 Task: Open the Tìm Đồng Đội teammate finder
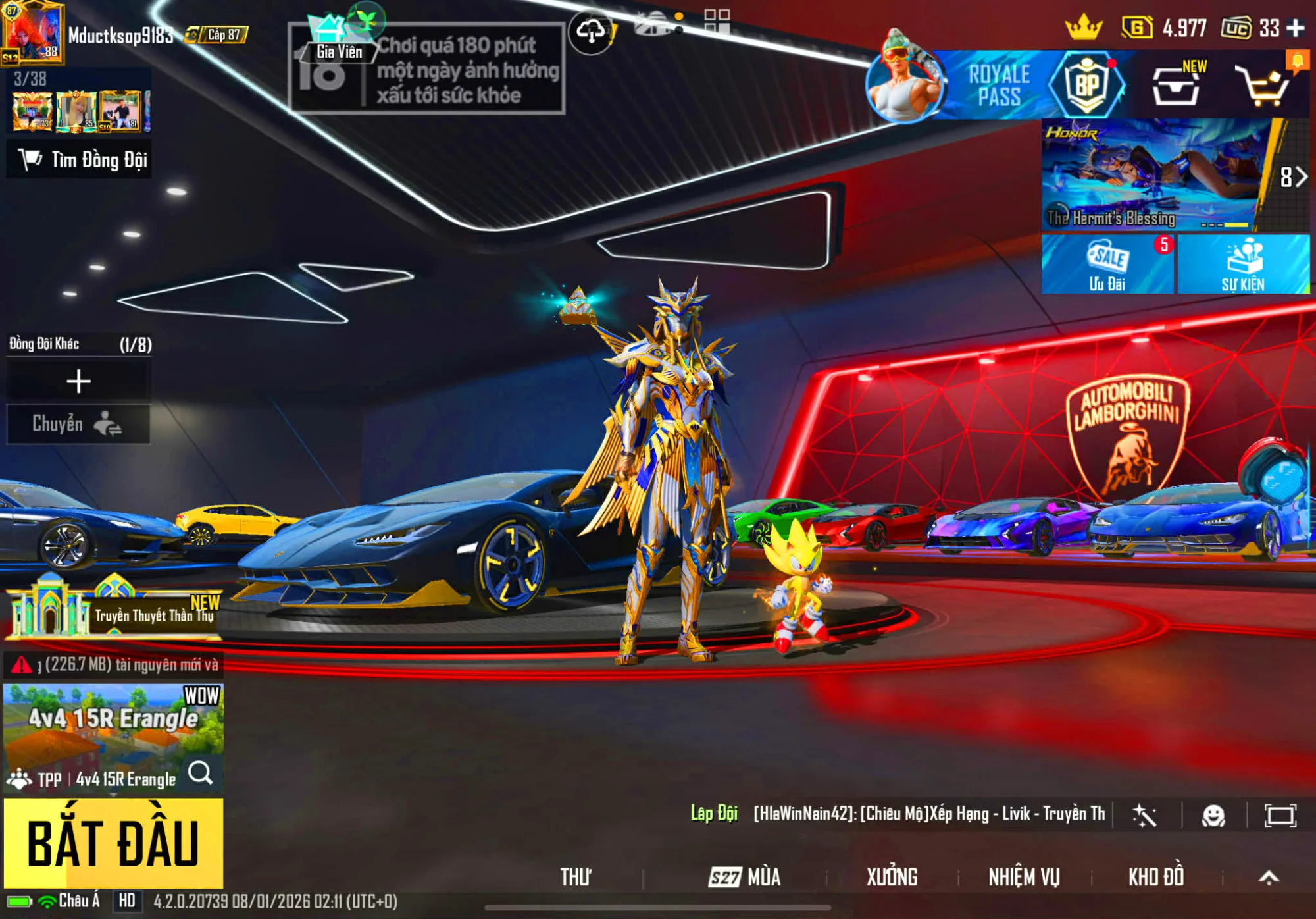click(x=80, y=159)
